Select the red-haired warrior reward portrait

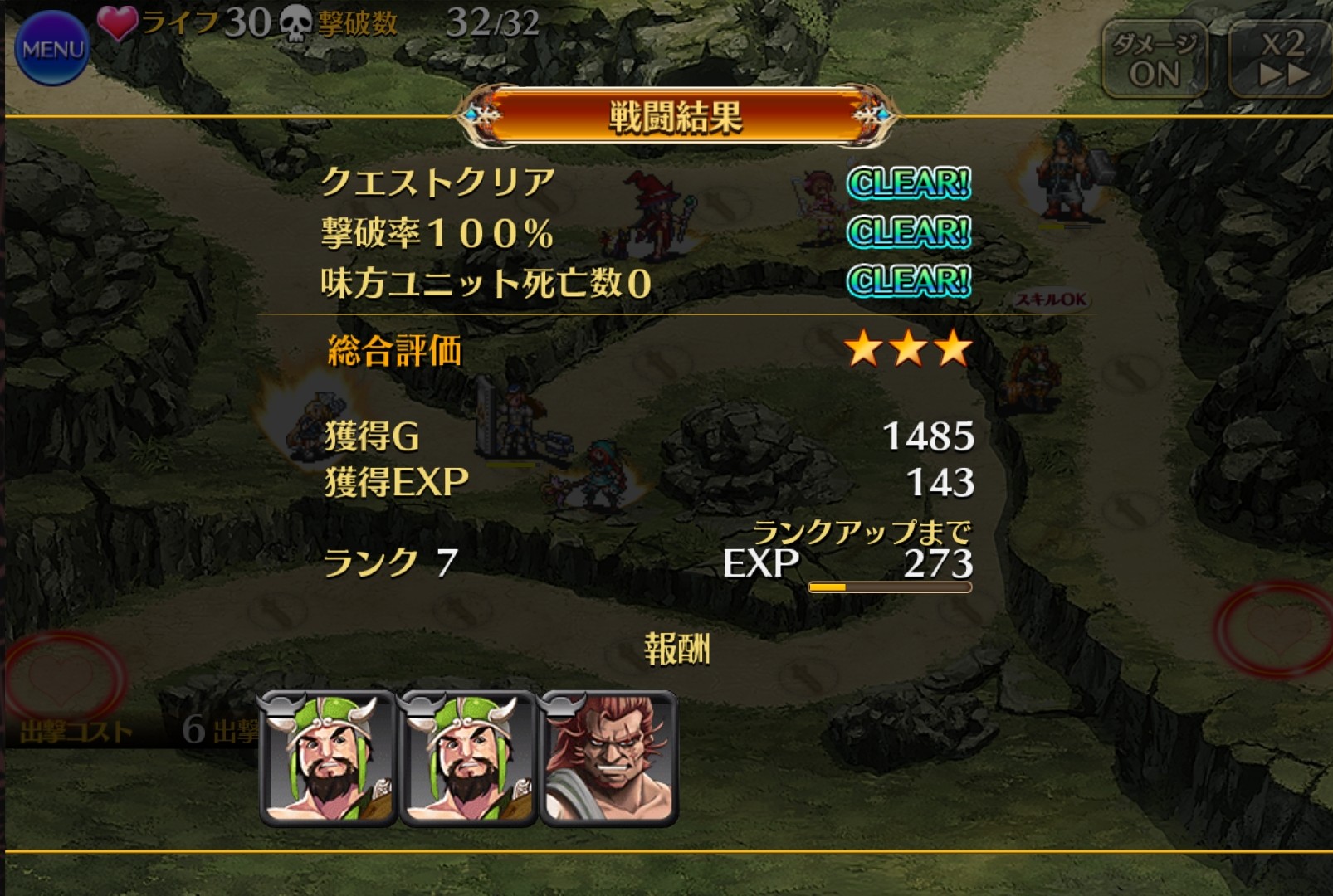[608, 759]
